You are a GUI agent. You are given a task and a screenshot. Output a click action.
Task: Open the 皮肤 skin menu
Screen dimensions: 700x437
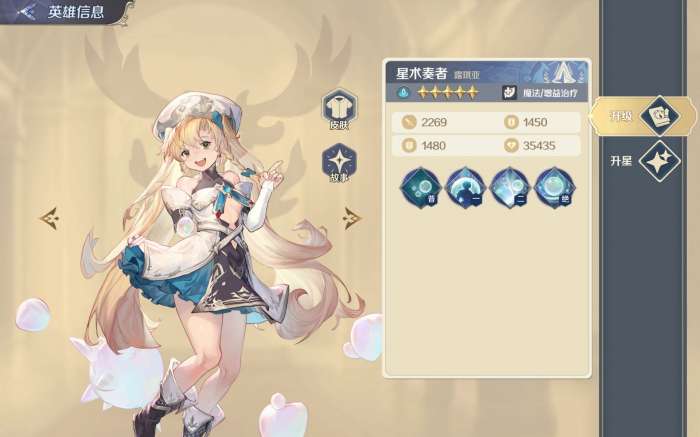click(339, 109)
